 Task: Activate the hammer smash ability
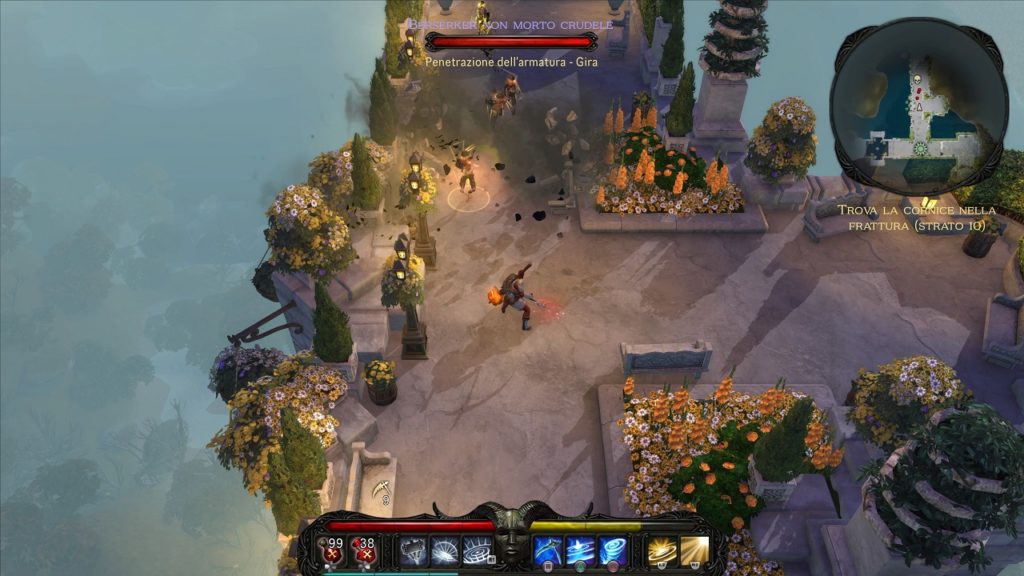(415, 550)
